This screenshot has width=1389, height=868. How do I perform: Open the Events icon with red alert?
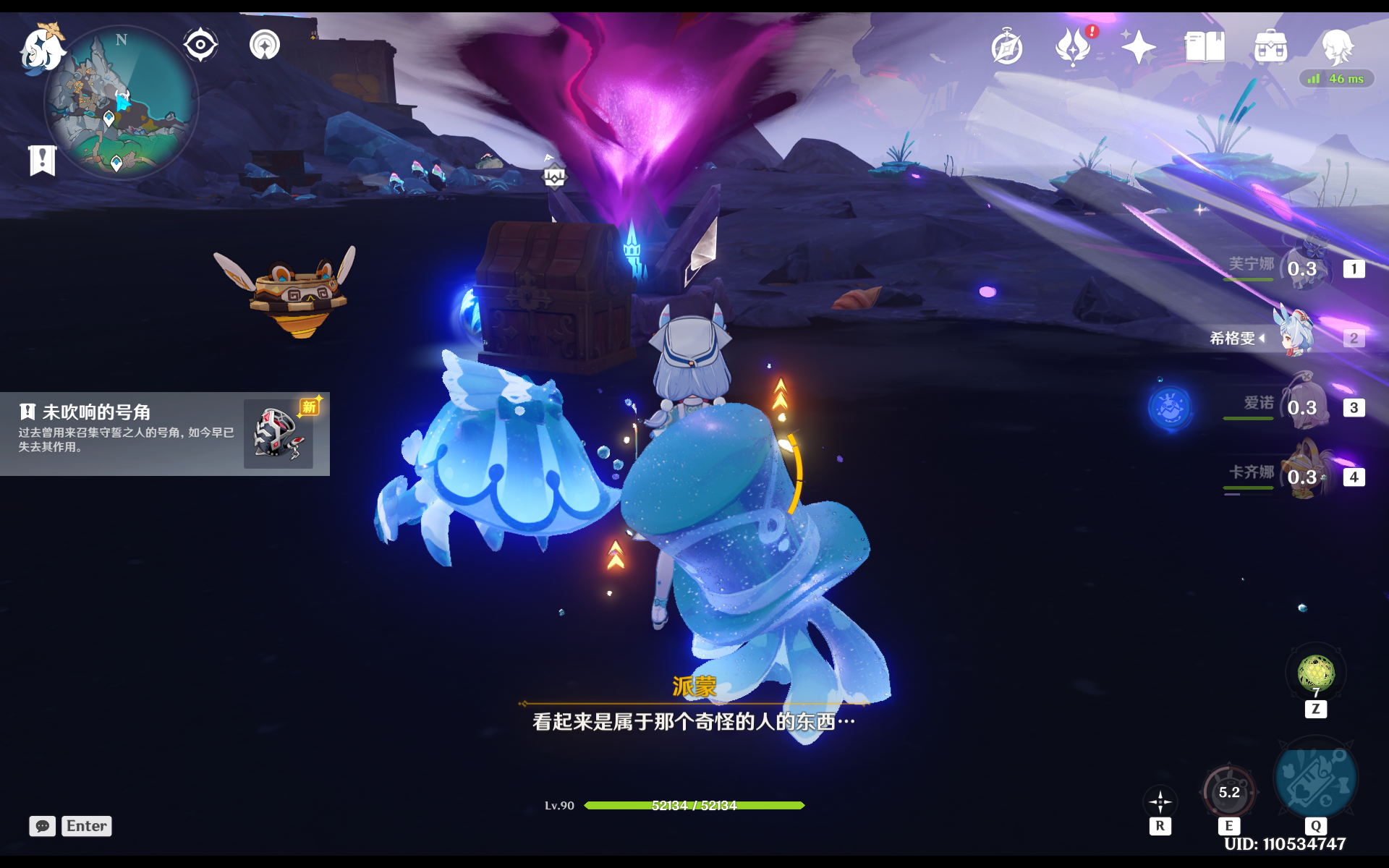1074,48
